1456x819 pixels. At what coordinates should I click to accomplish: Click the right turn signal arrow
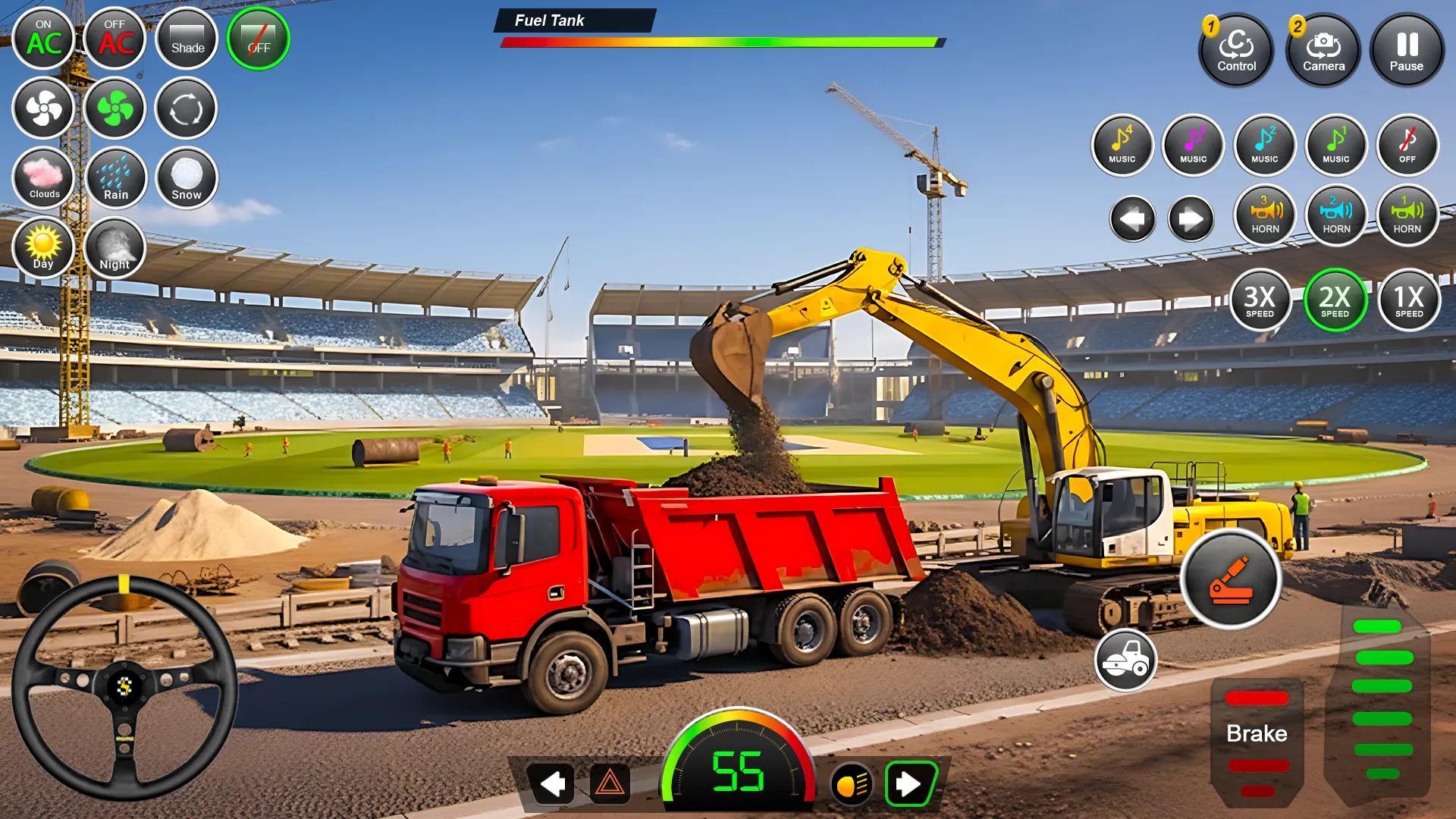click(910, 785)
